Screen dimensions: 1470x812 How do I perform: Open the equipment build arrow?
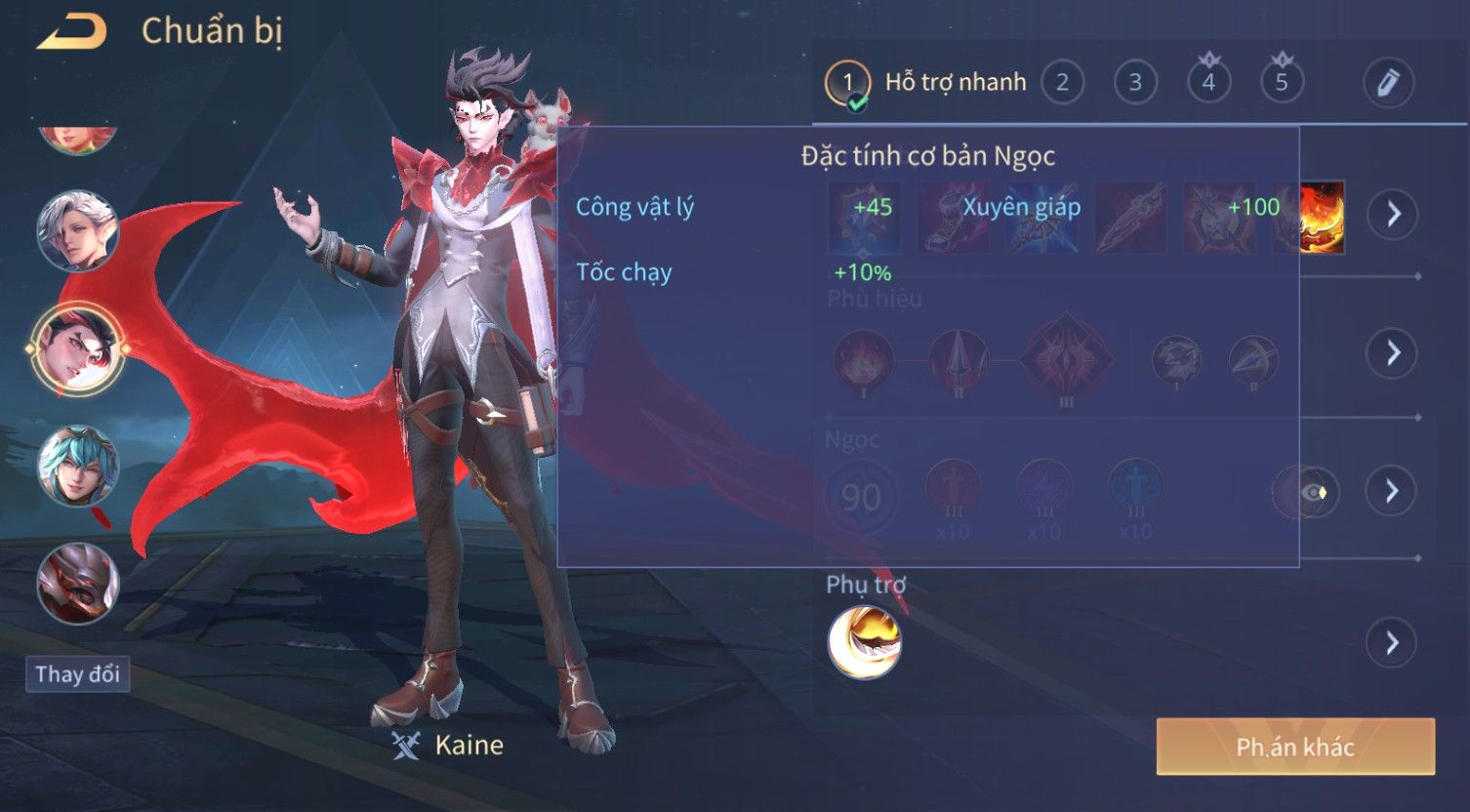coord(1393,214)
